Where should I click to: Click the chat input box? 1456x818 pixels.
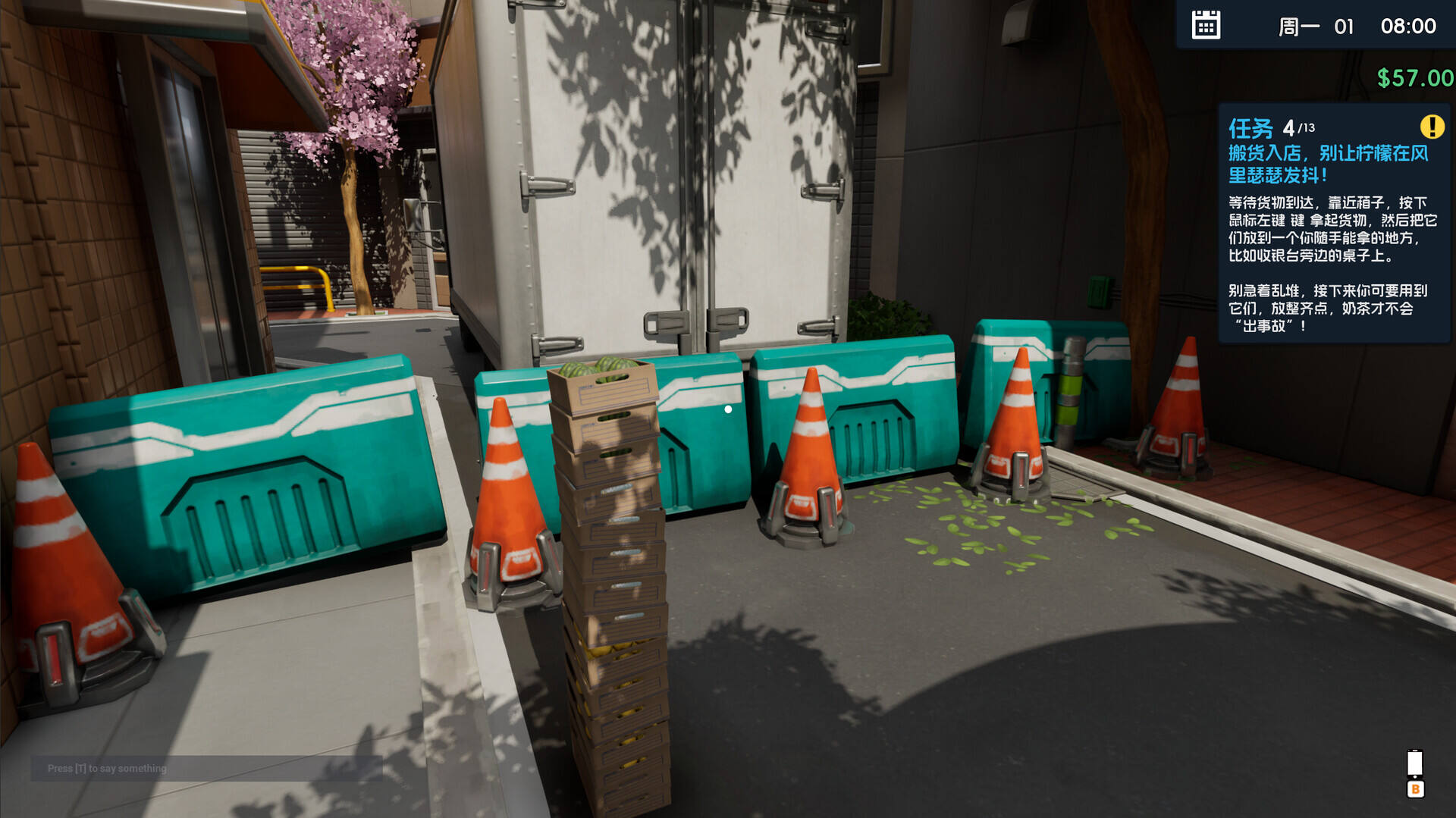click(x=206, y=768)
